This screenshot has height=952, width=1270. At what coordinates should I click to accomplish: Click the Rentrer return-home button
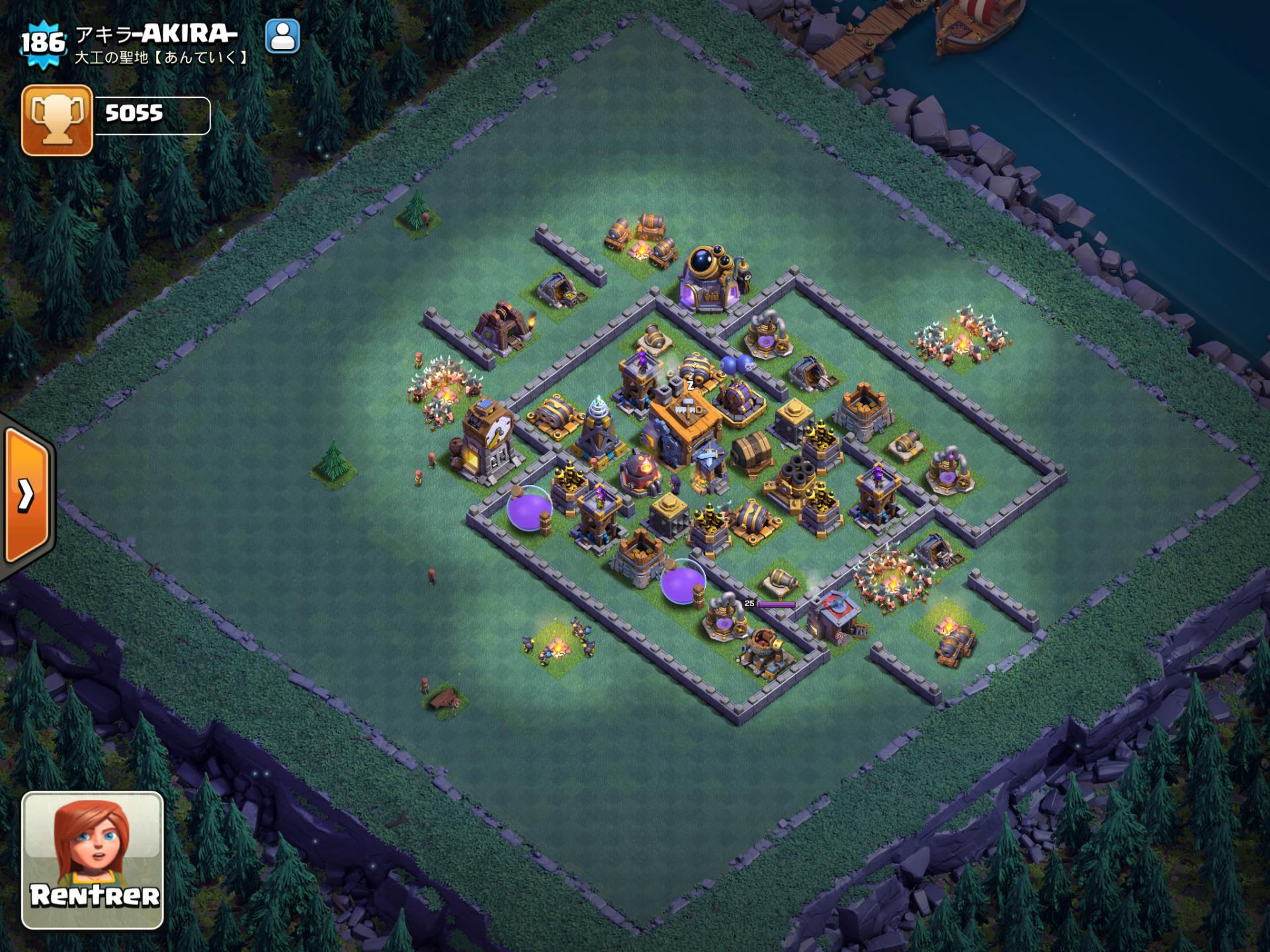point(93,859)
